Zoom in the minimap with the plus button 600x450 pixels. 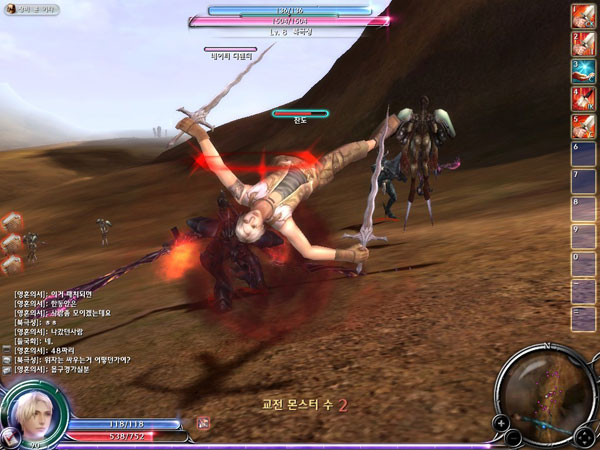pyautogui.click(x=500, y=423)
